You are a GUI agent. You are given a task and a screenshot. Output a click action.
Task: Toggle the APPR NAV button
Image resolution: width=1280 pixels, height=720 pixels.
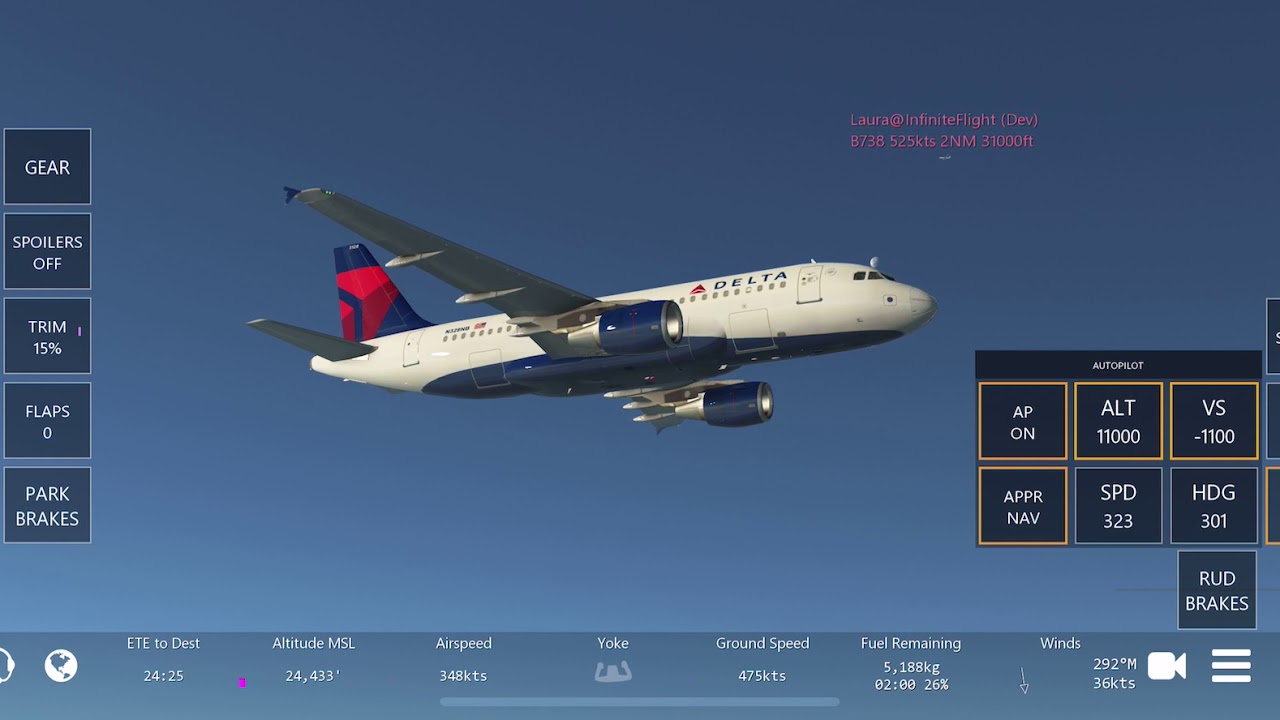1022,507
